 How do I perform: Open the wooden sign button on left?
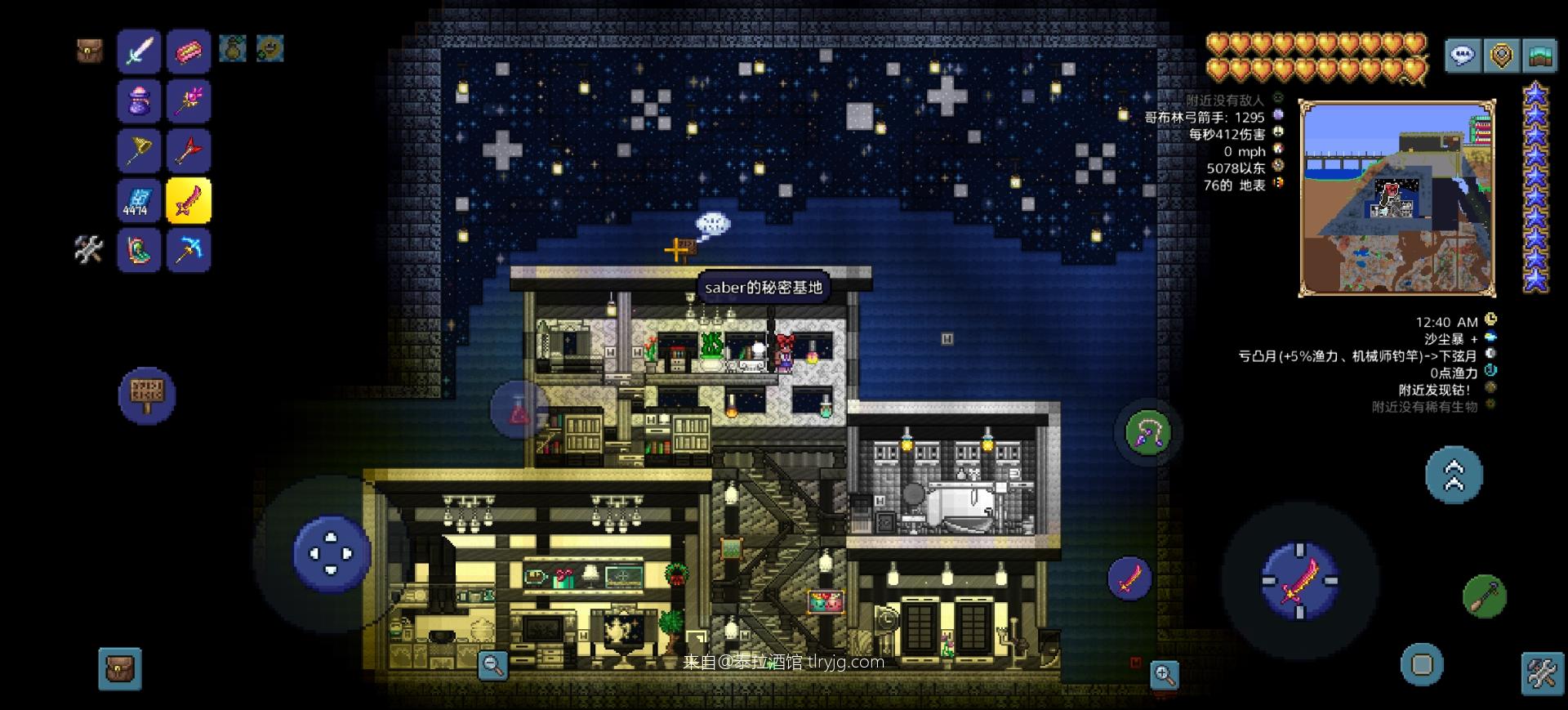(147, 395)
